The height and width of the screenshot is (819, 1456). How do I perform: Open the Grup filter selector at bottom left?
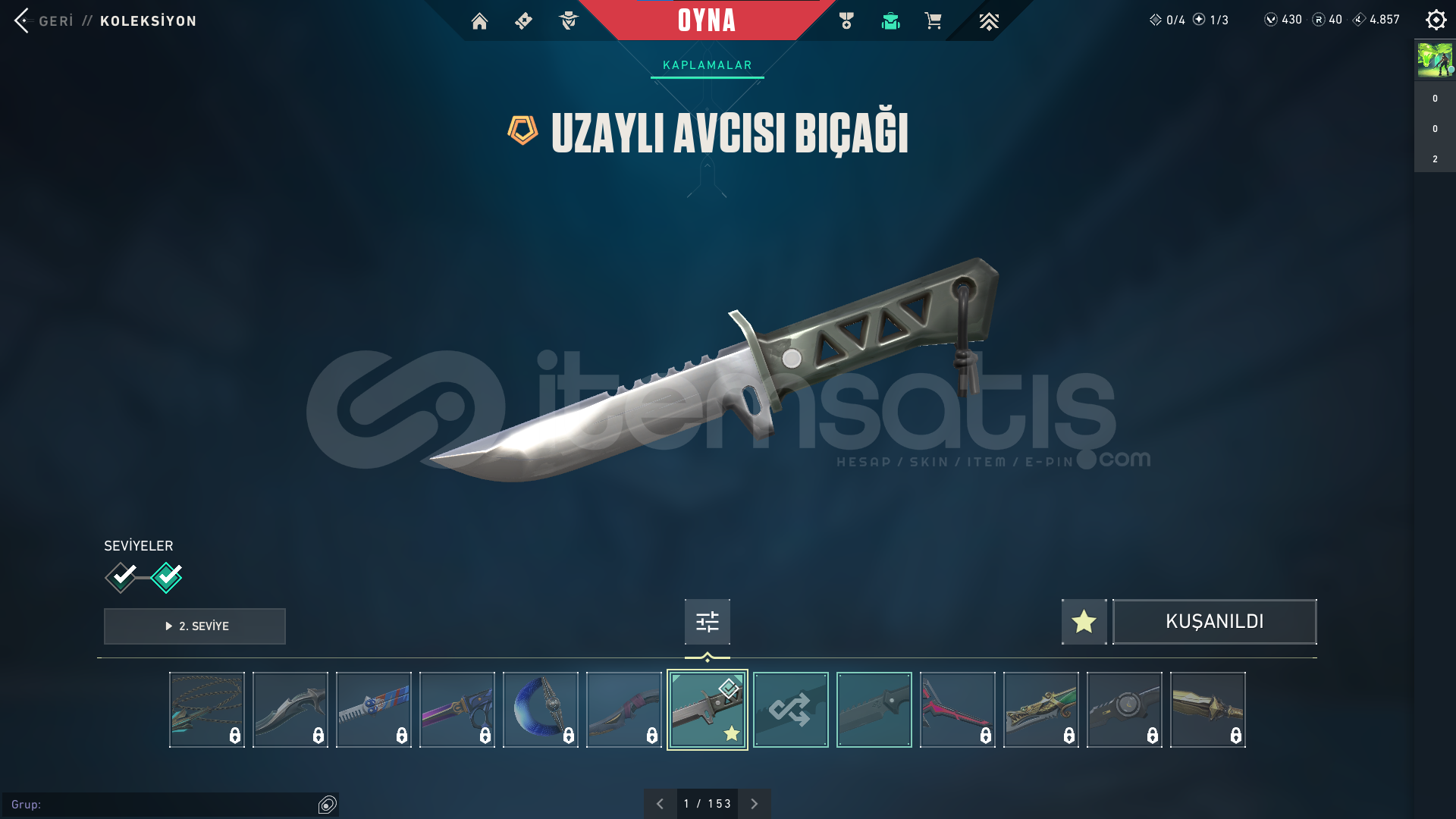(326, 806)
